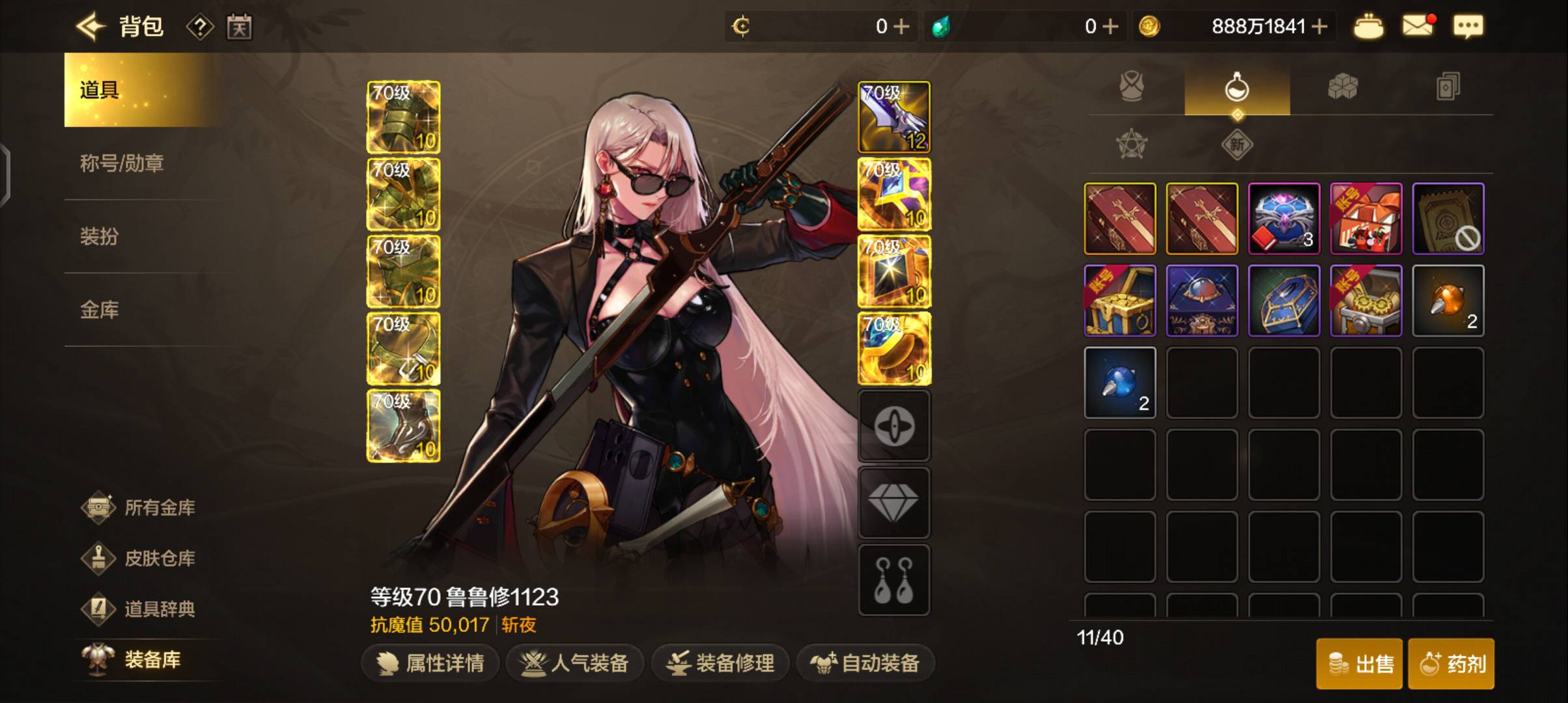The image size is (1568, 703).
Task: Open 人气装备 popular equipment
Action: (x=575, y=663)
